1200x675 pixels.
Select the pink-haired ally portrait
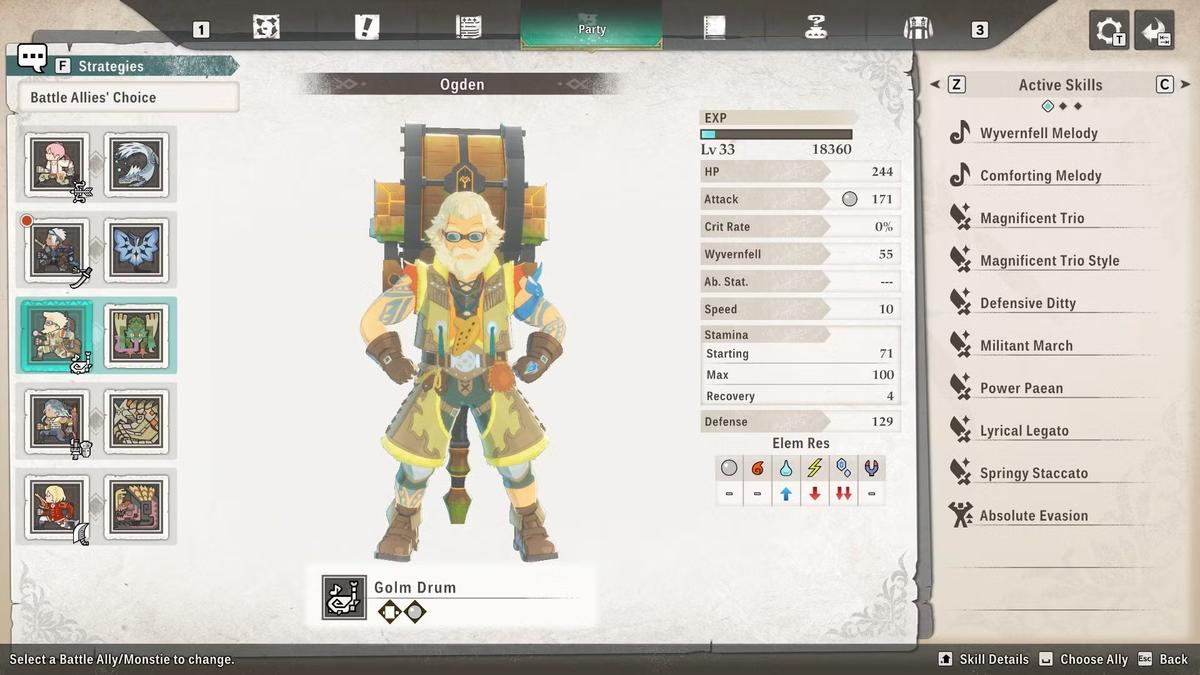[x=57, y=163]
